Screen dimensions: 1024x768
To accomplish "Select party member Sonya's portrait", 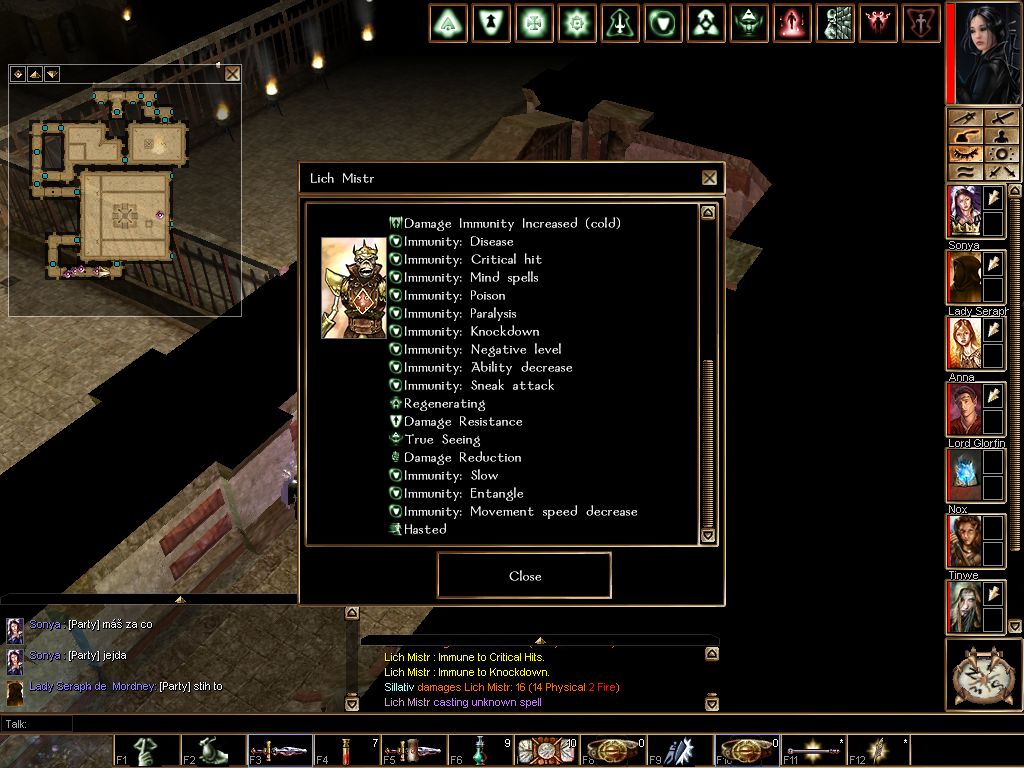I will (x=964, y=211).
